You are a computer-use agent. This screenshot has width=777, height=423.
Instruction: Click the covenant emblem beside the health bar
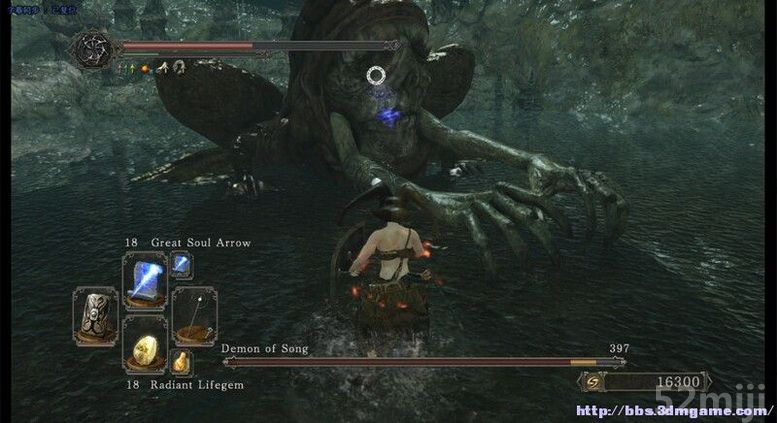pos(92,47)
